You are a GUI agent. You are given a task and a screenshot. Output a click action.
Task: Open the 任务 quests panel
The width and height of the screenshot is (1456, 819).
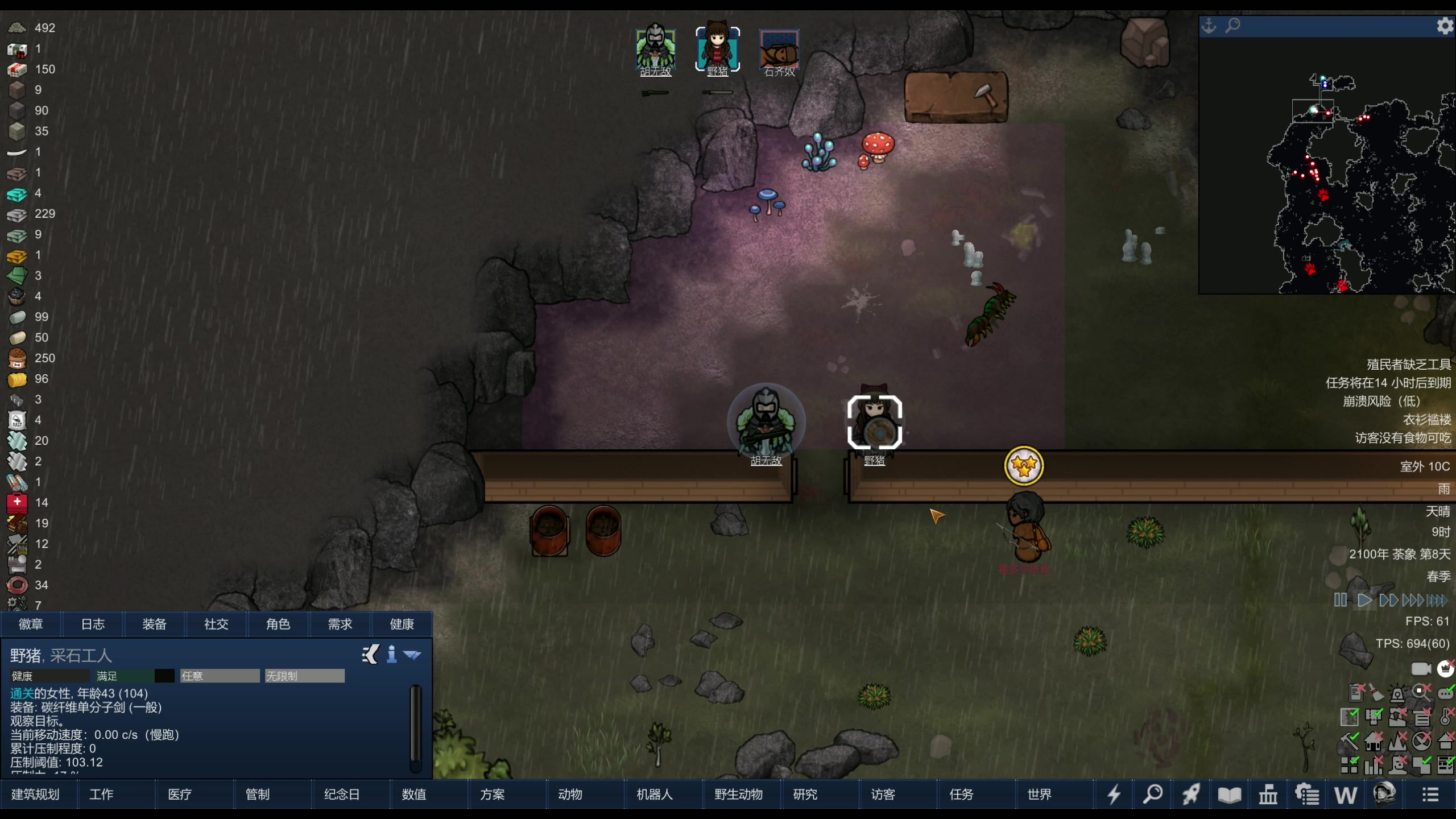click(x=961, y=794)
